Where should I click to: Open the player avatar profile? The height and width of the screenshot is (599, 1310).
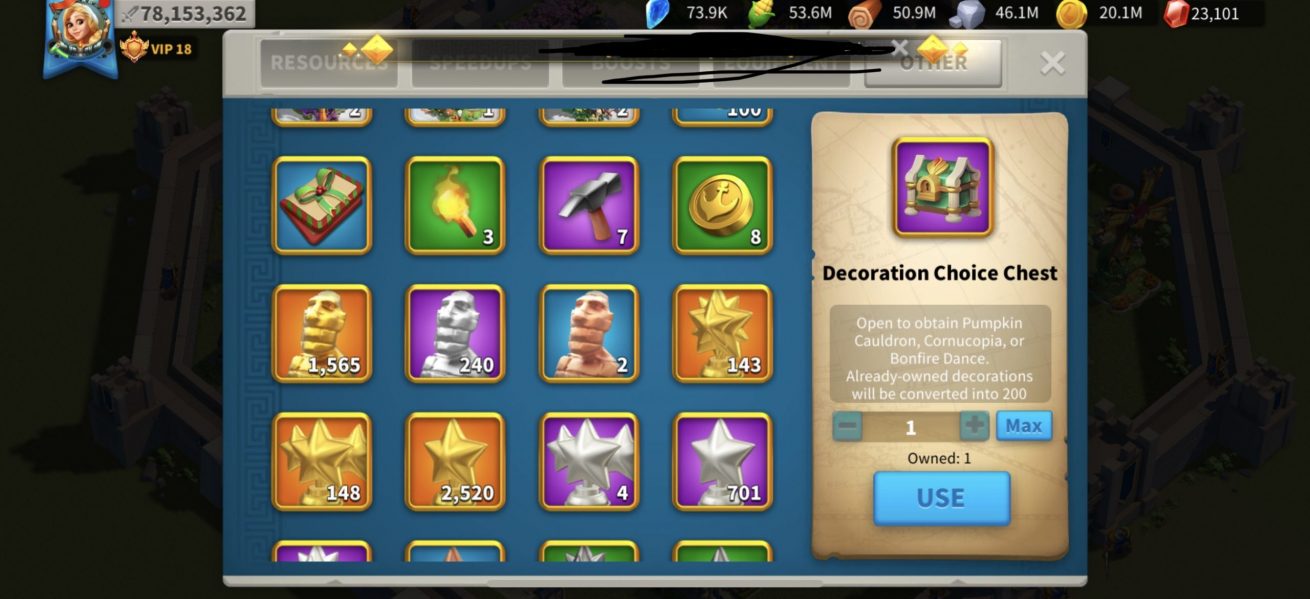[79, 35]
